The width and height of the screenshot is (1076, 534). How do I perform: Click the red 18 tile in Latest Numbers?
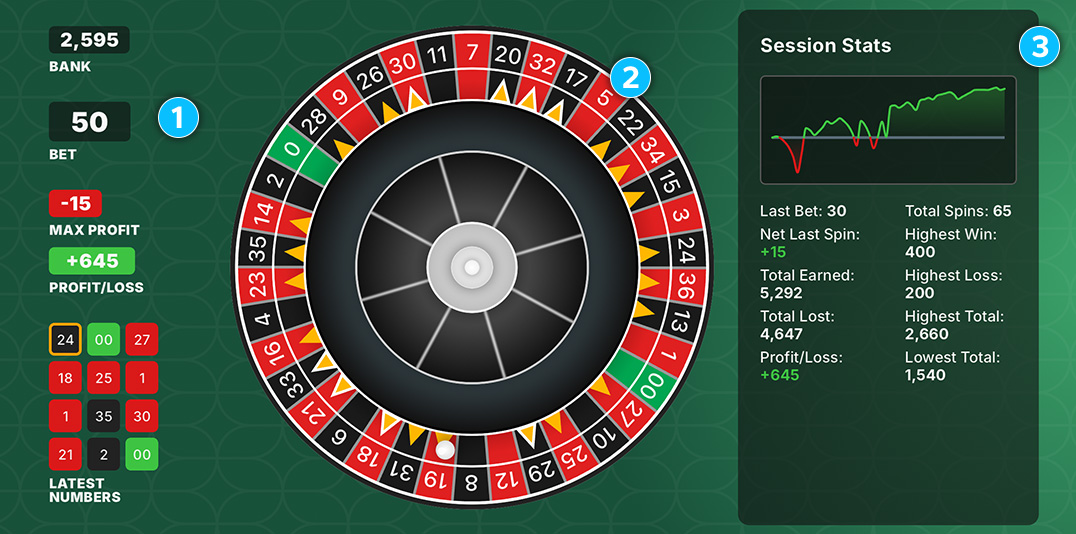pyautogui.click(x=65, y=377)
